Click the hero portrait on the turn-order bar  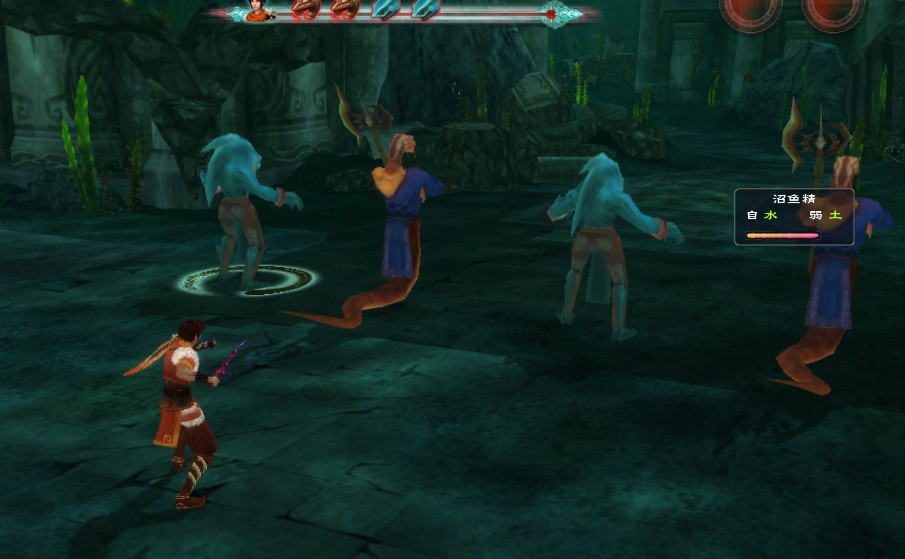coord(261,12)
